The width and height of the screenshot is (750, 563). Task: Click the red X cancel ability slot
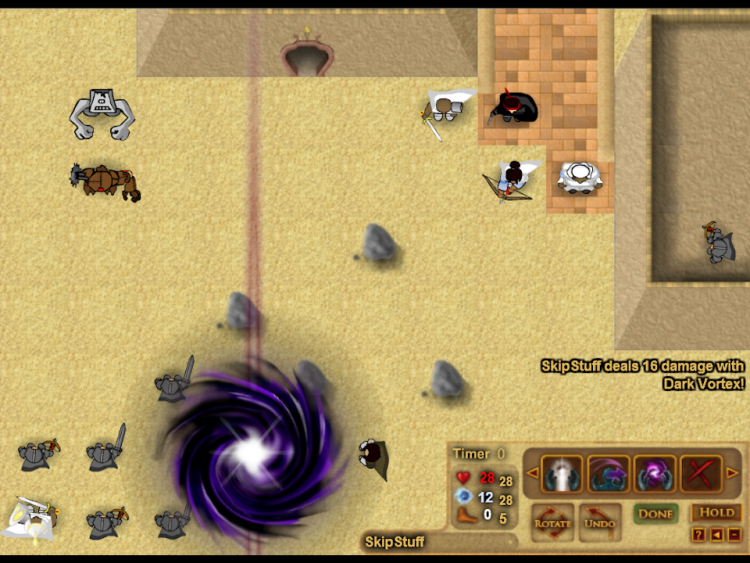coord(701,473)
